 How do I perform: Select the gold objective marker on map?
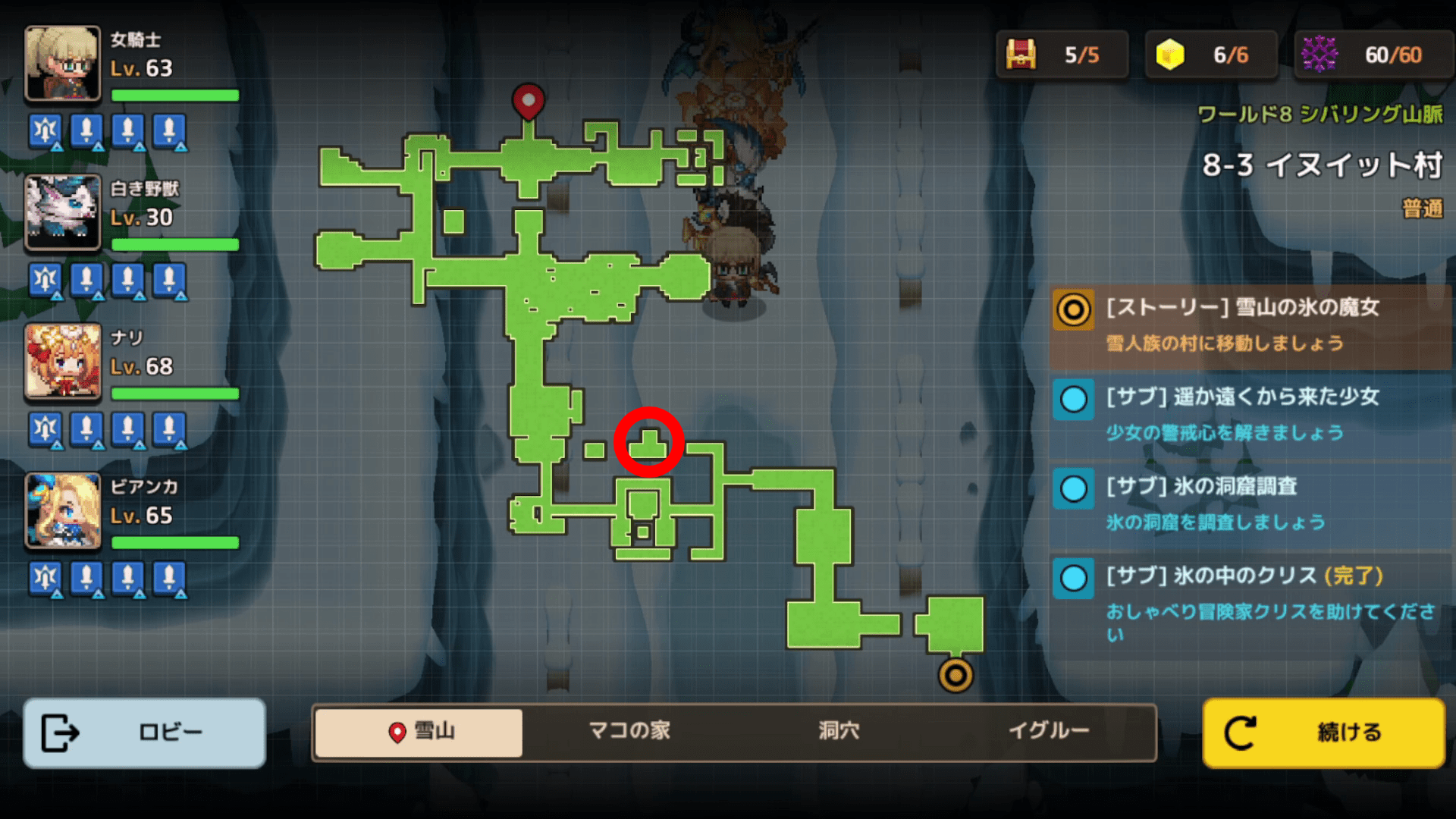(x=955, y=674)
